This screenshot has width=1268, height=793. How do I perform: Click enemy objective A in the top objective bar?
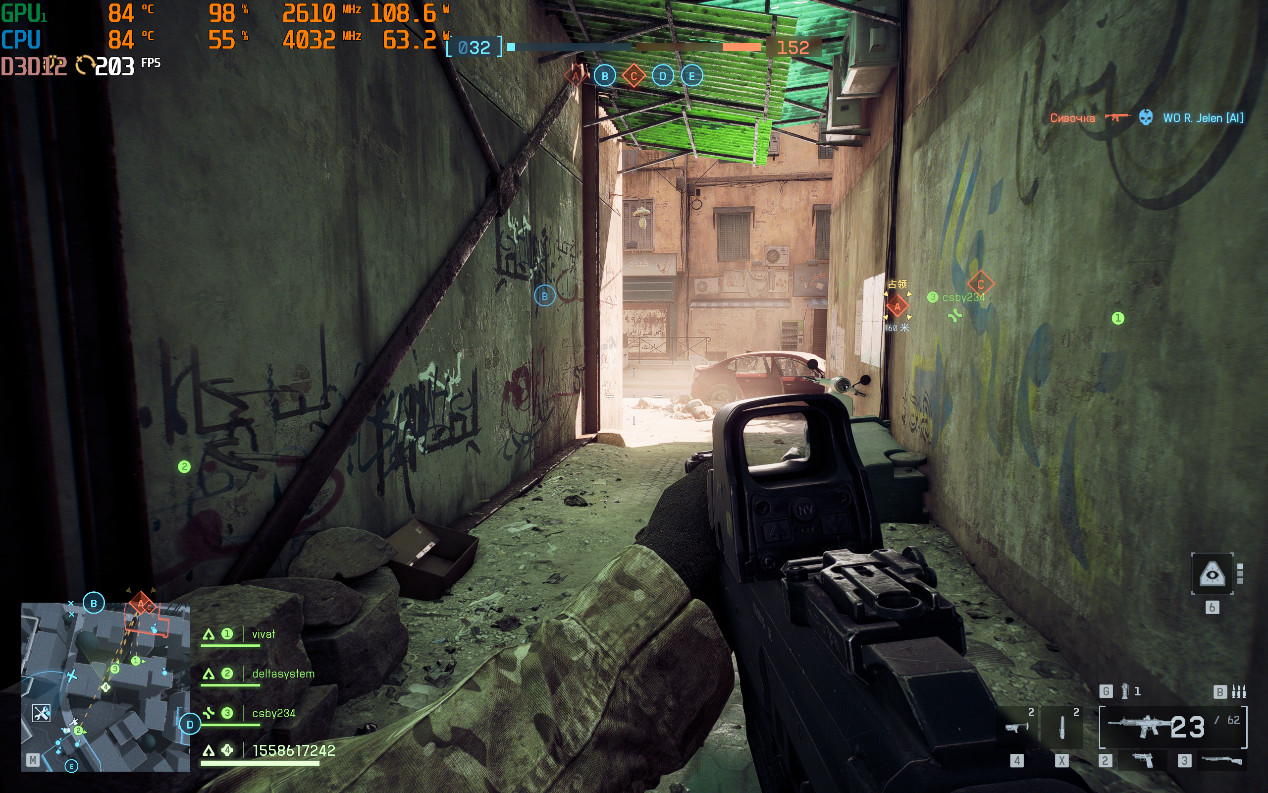575,74
